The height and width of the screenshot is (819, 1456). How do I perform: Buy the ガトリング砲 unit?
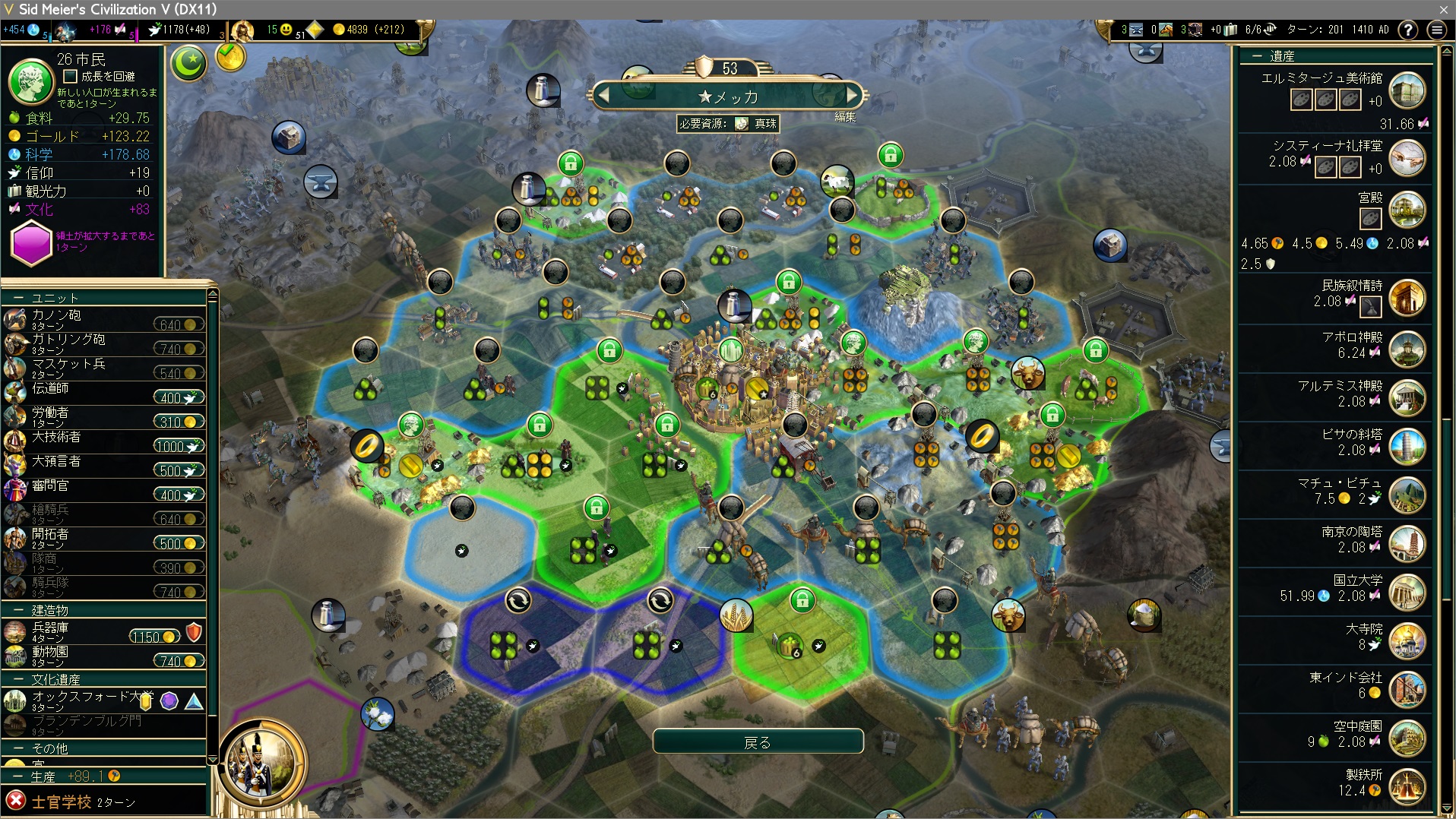point(179,349)
